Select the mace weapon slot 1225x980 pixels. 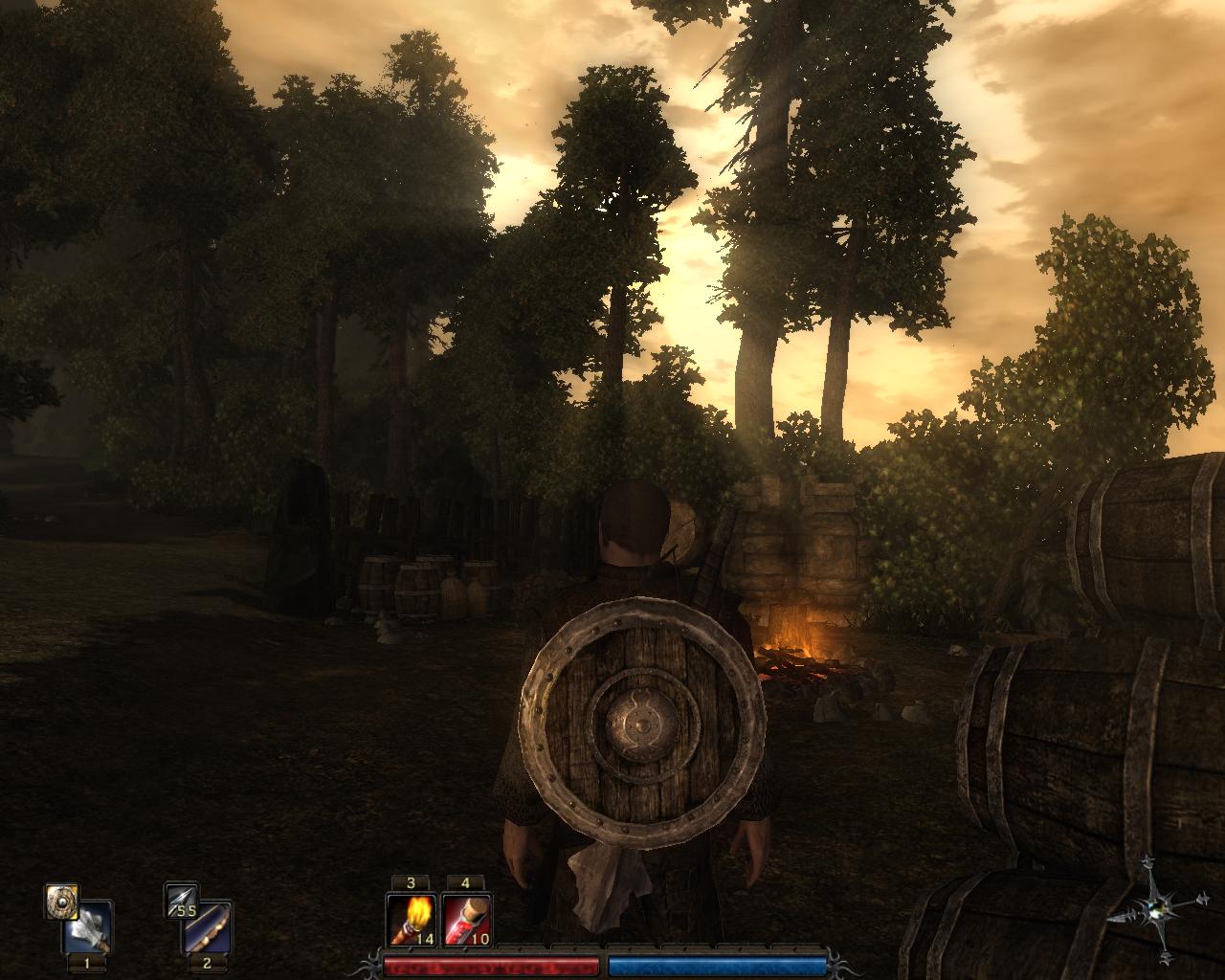click(x=88, y=927)
